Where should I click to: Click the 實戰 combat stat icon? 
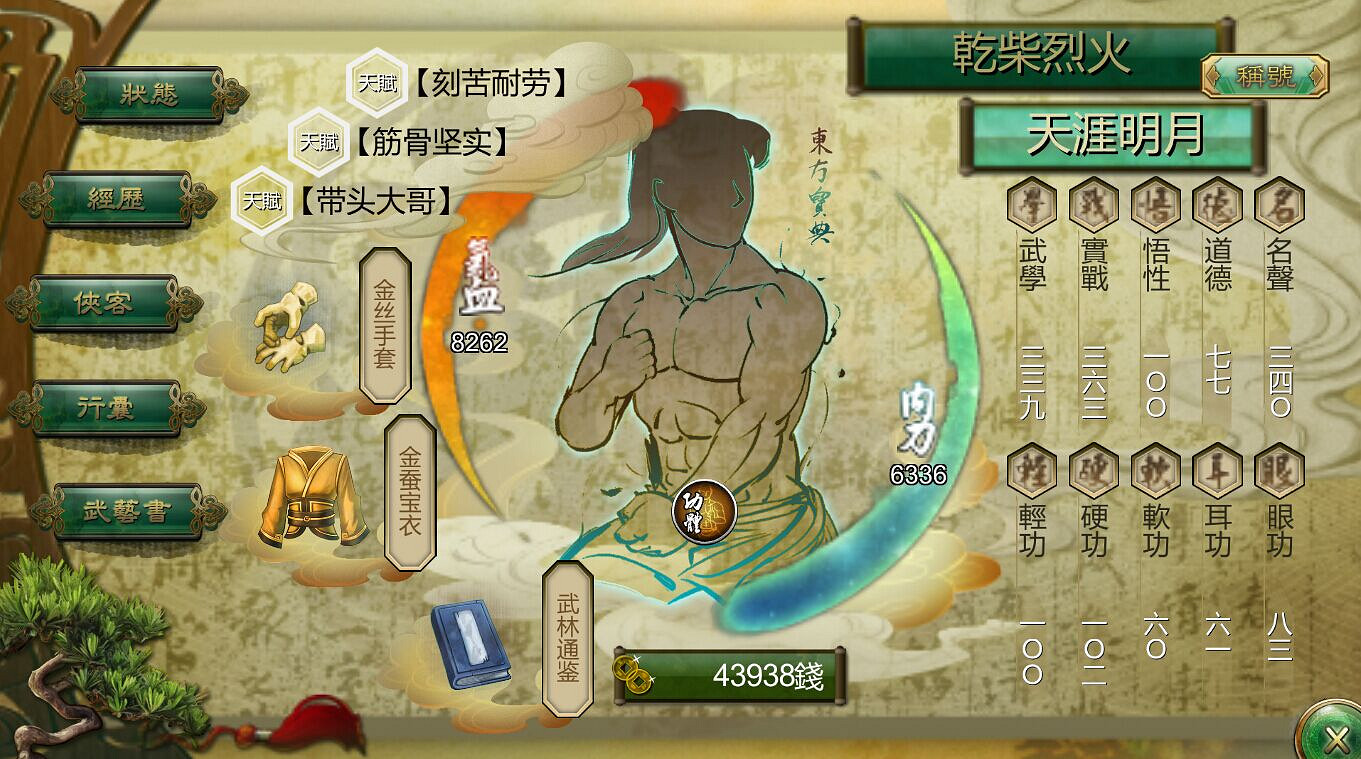pyautogui.click(x=1092, y=205)
